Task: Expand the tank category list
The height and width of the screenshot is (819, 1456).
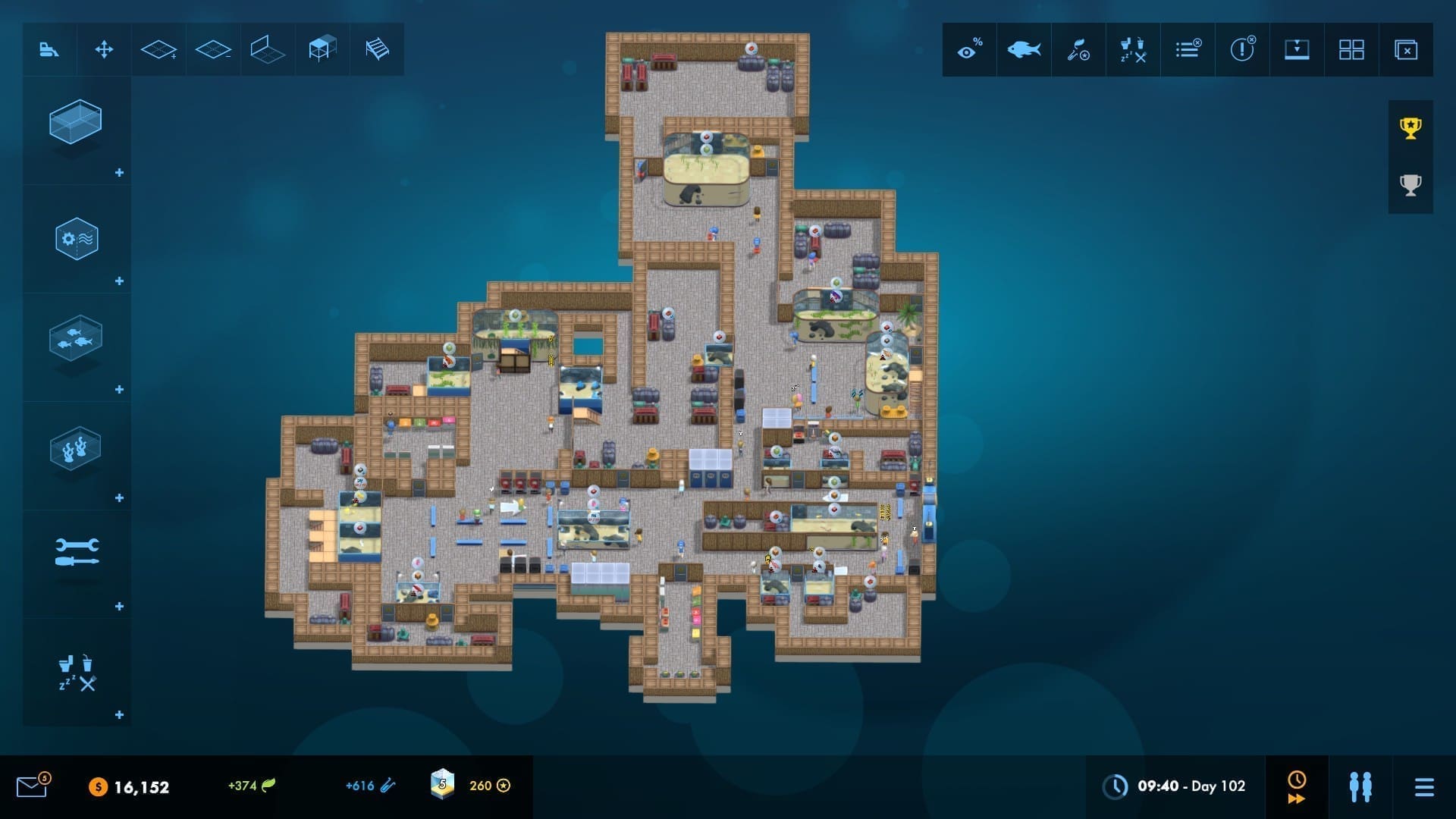Action: 118,172
